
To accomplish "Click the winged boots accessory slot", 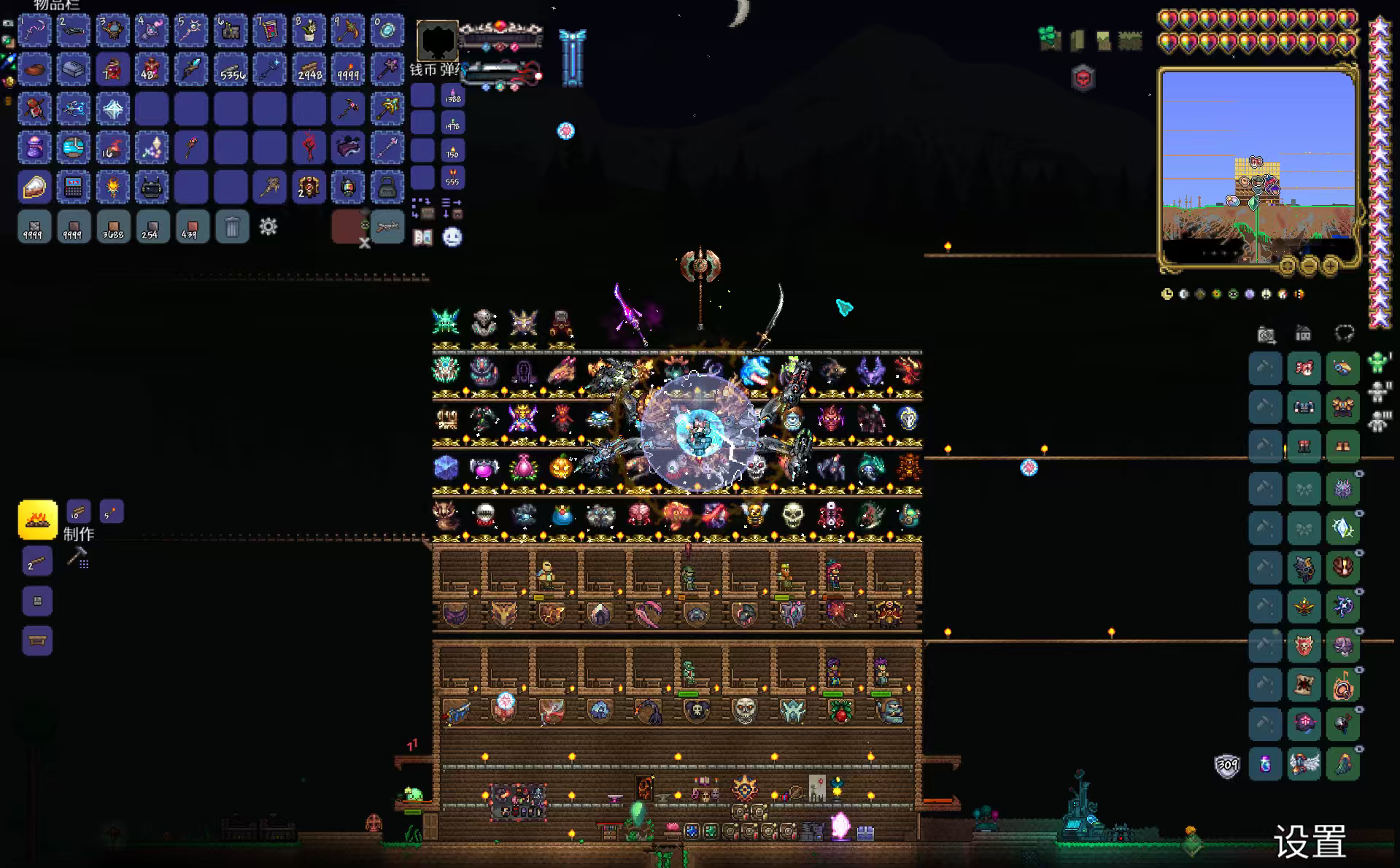I will [1304, 764].
